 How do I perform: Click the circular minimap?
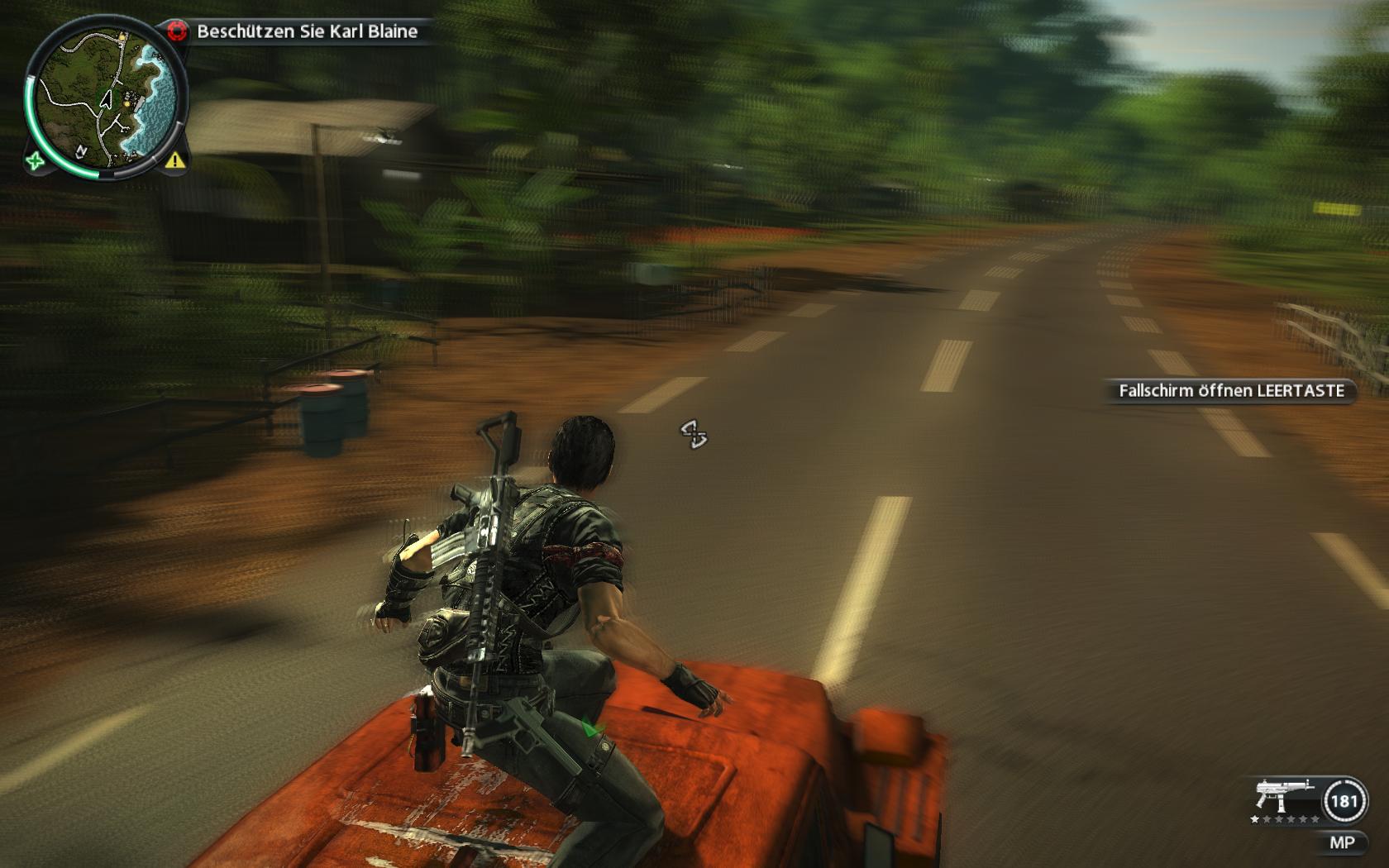point(105,97)
